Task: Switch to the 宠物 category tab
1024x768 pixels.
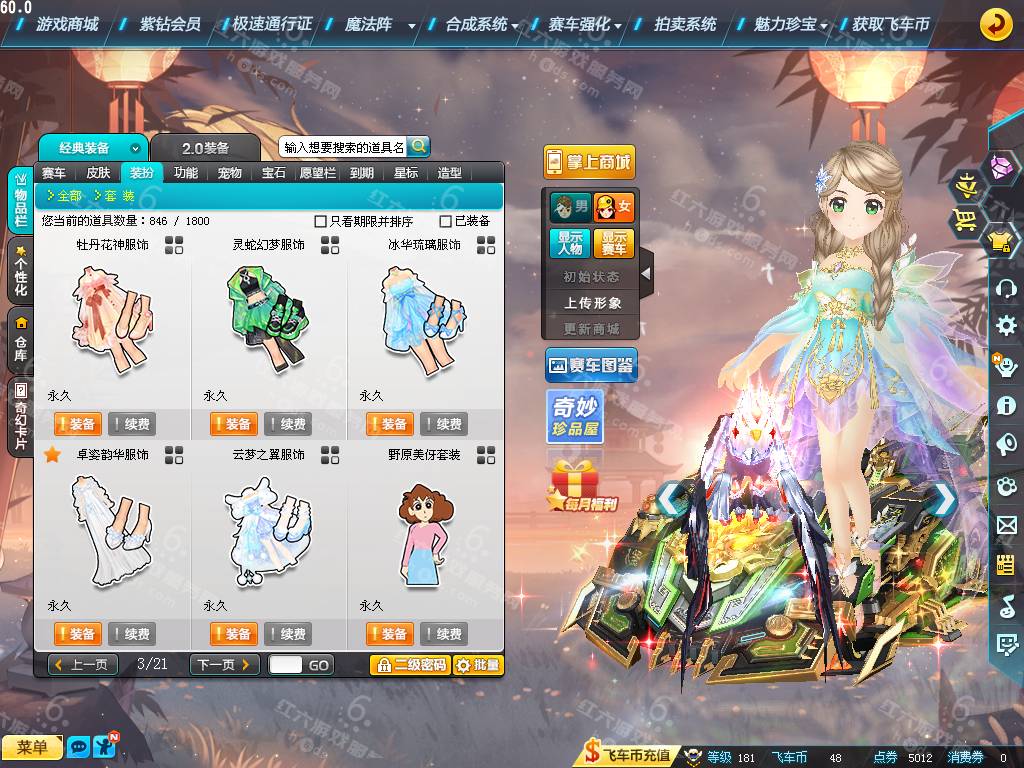Action: click(230, 172)
